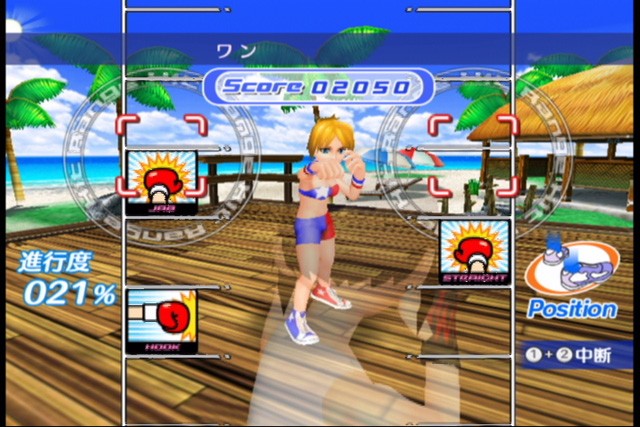Screen dimensions: 640x427
Task: Click the Position footwork icon
Action: [x=571, y=269]
